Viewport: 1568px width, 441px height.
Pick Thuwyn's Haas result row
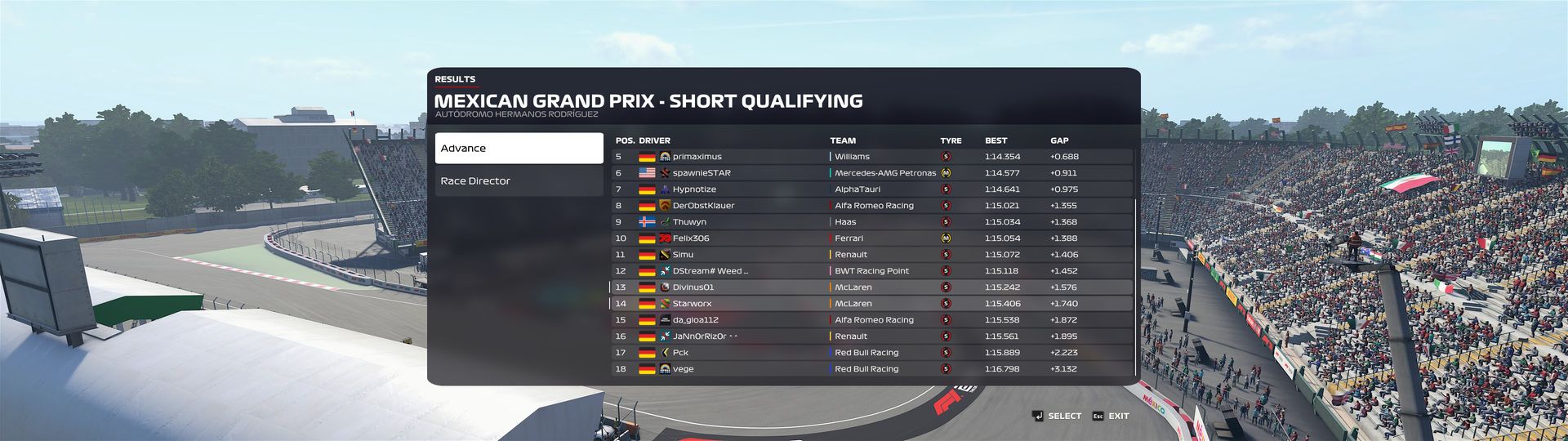pos(871,222)
